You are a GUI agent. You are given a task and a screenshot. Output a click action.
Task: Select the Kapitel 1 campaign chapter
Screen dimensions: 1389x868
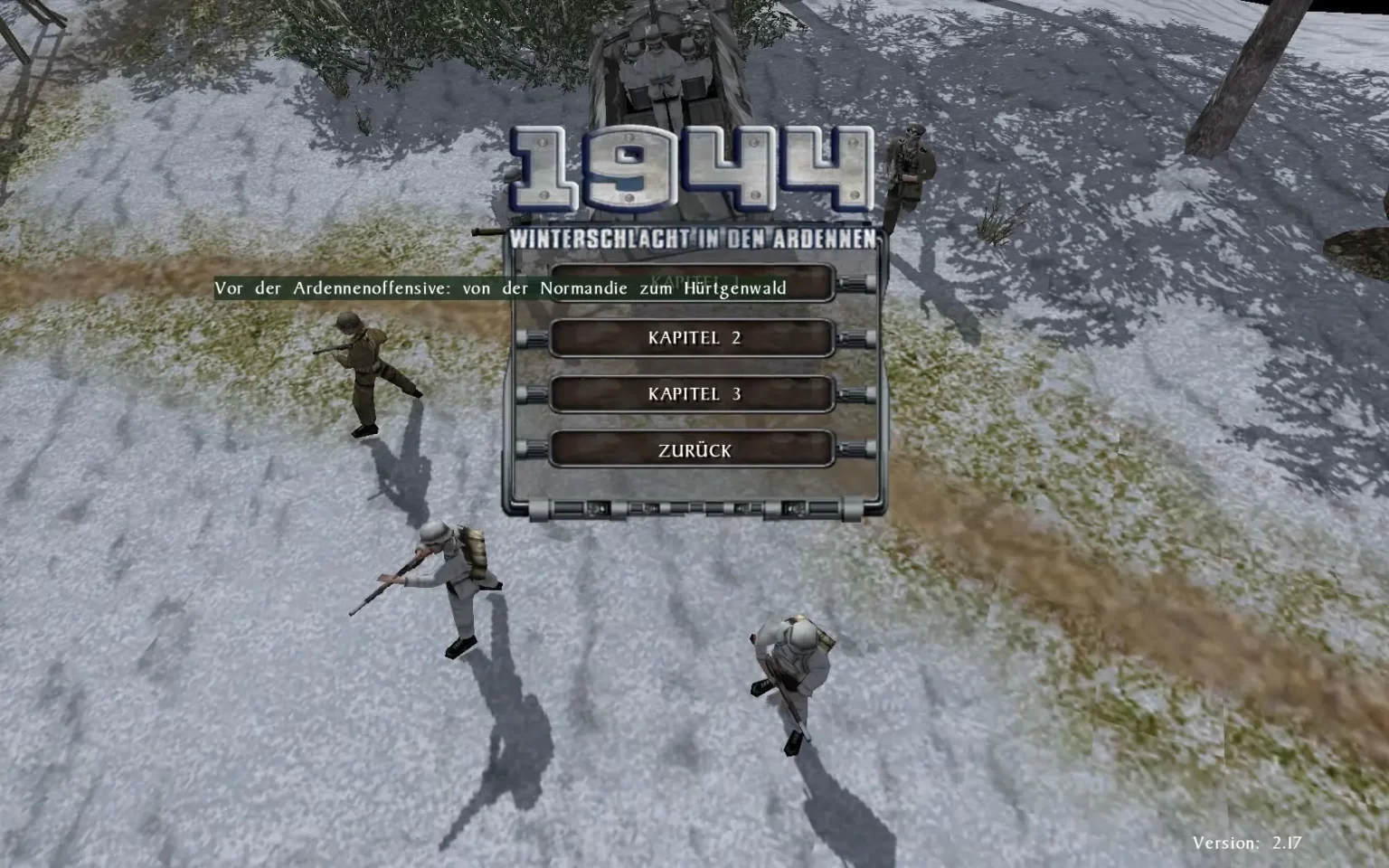coord(814,282)
